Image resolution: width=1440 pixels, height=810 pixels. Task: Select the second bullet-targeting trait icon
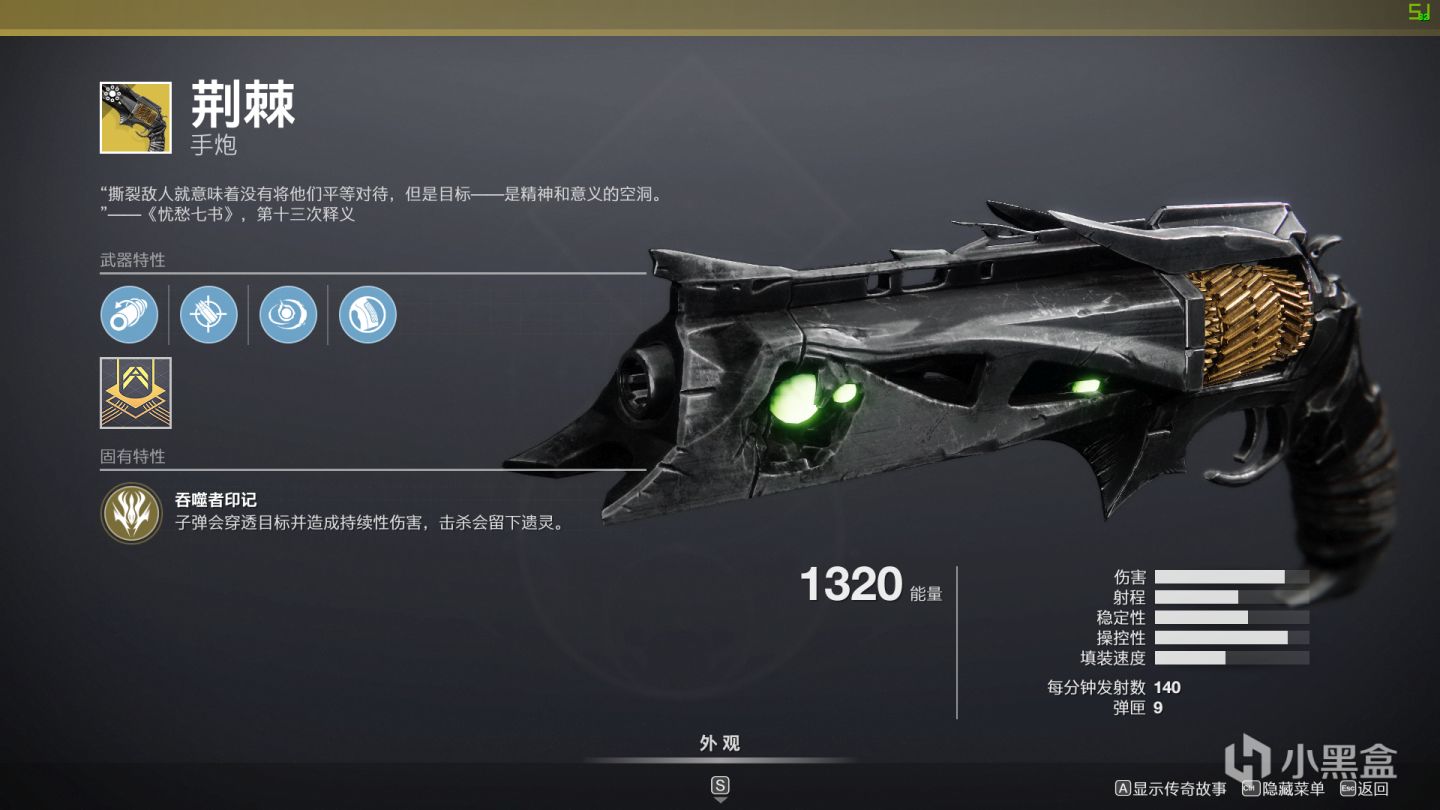point(208,314)
